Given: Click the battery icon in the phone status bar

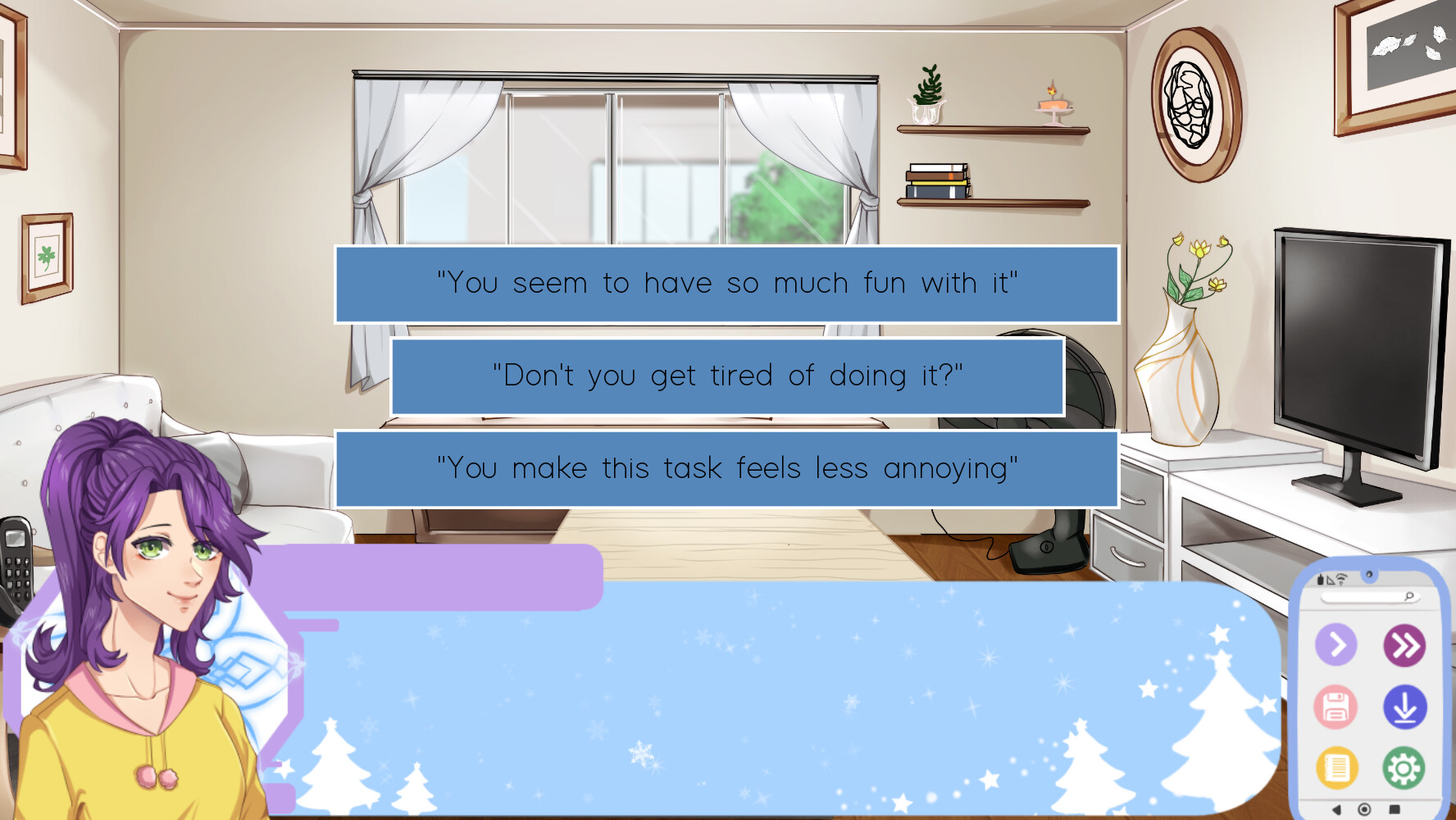Looking at the screenshot, I should [1320, 577].
